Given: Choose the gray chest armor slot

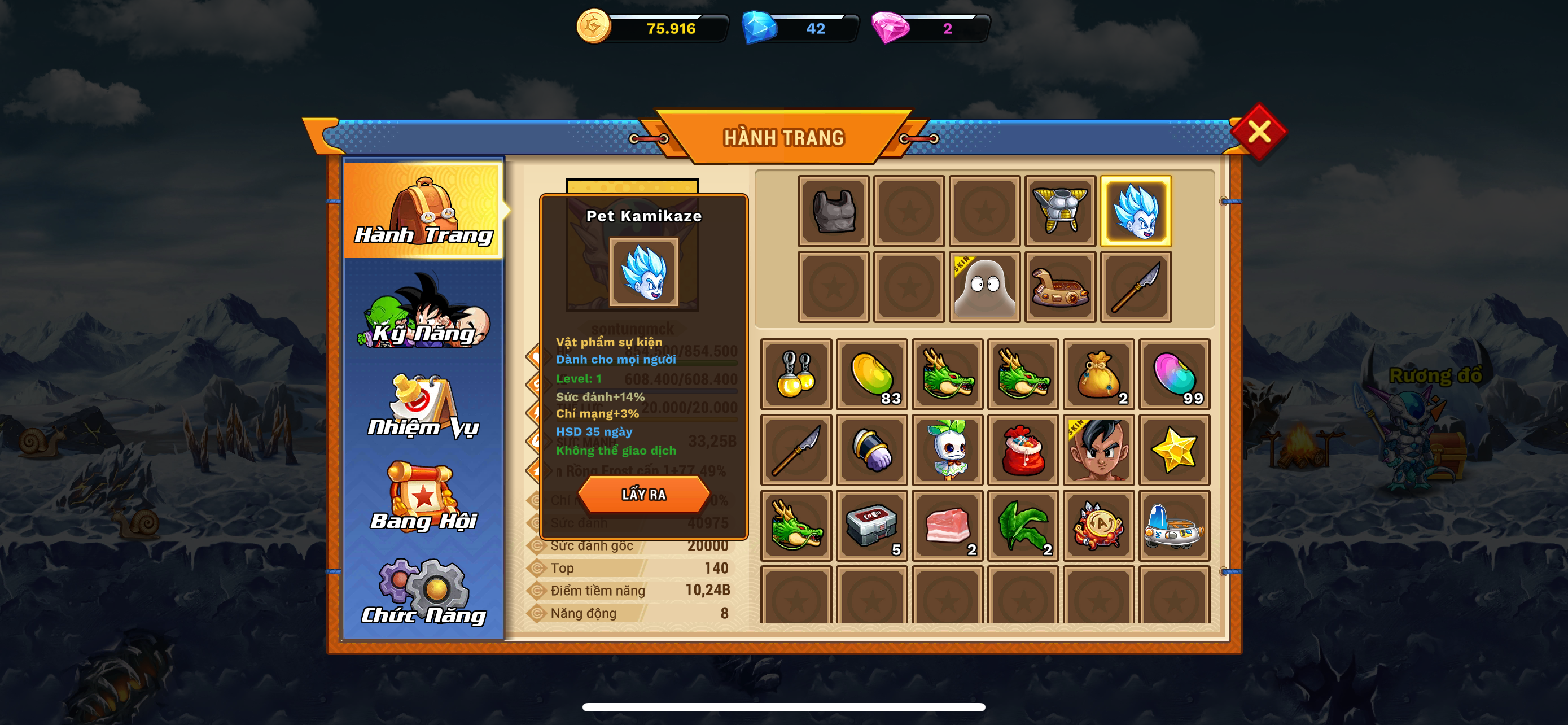Looking at the screenshot, I should (833, 211).
